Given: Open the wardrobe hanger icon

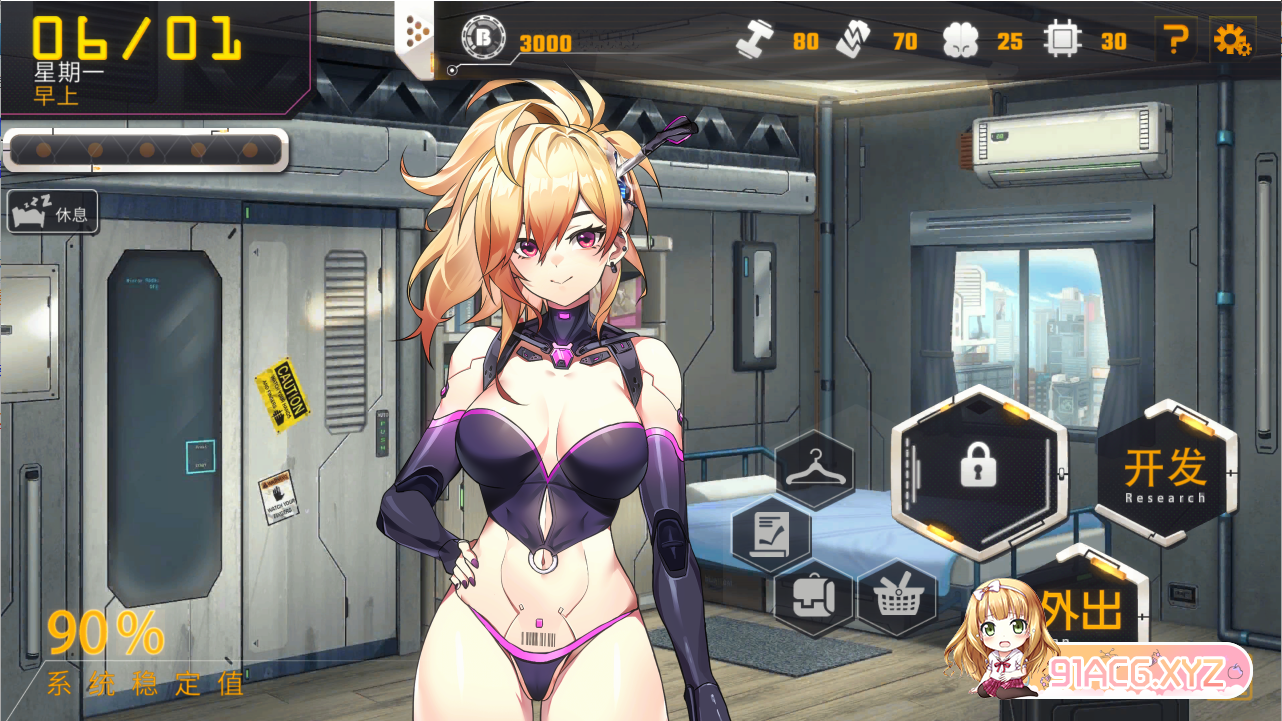Looking at the screenshot, I should (814, 469).
